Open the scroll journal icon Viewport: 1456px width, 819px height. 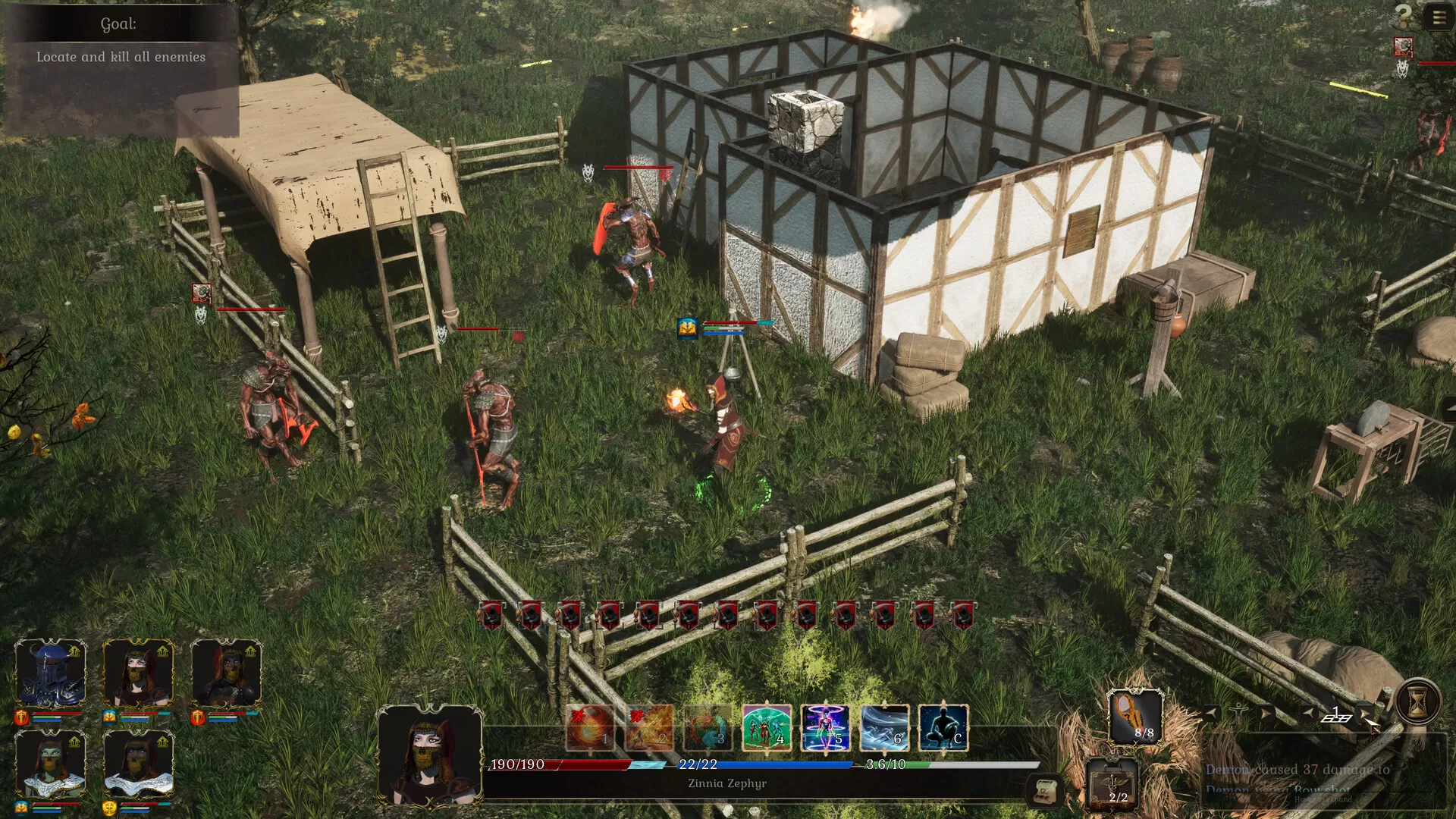pyautogui.click(x=1045, y=791)
